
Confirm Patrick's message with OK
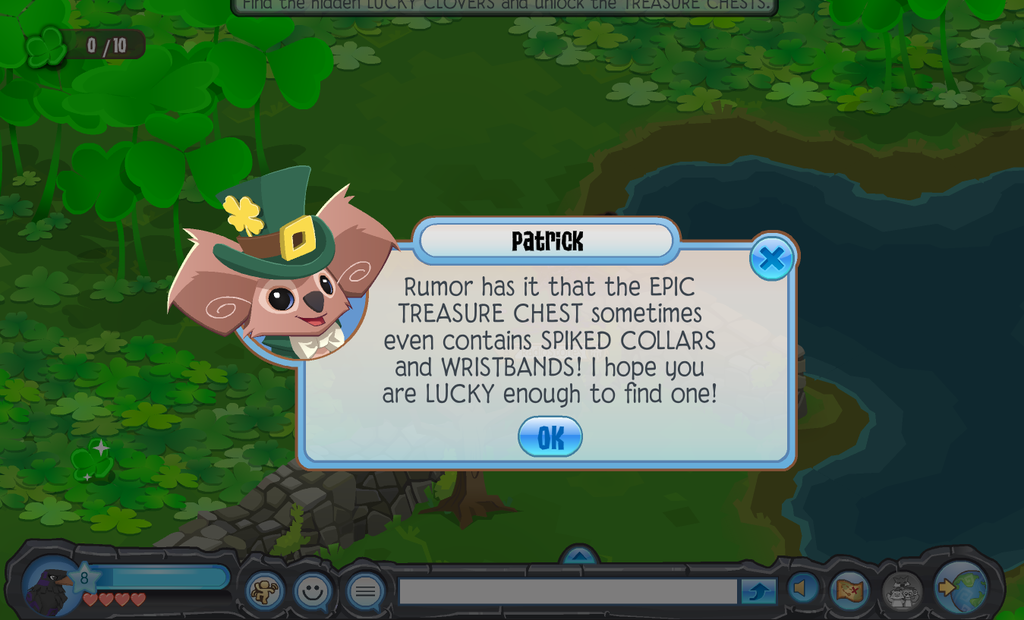[550, 437]
